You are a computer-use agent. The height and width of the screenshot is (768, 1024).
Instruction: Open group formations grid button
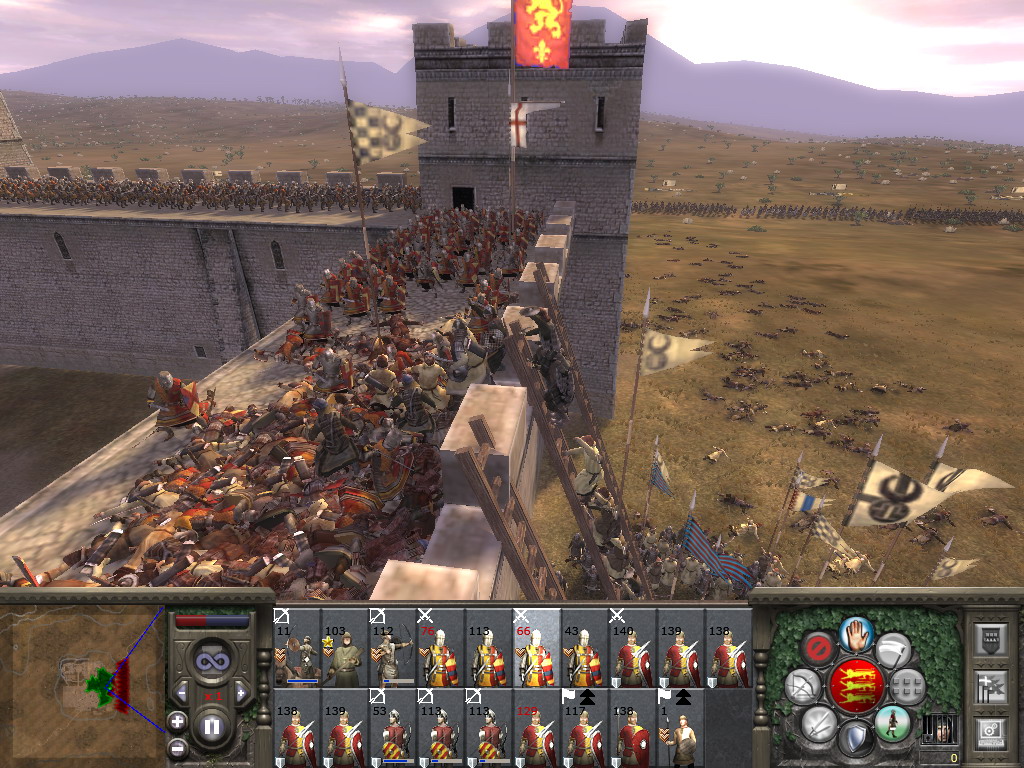908,686
